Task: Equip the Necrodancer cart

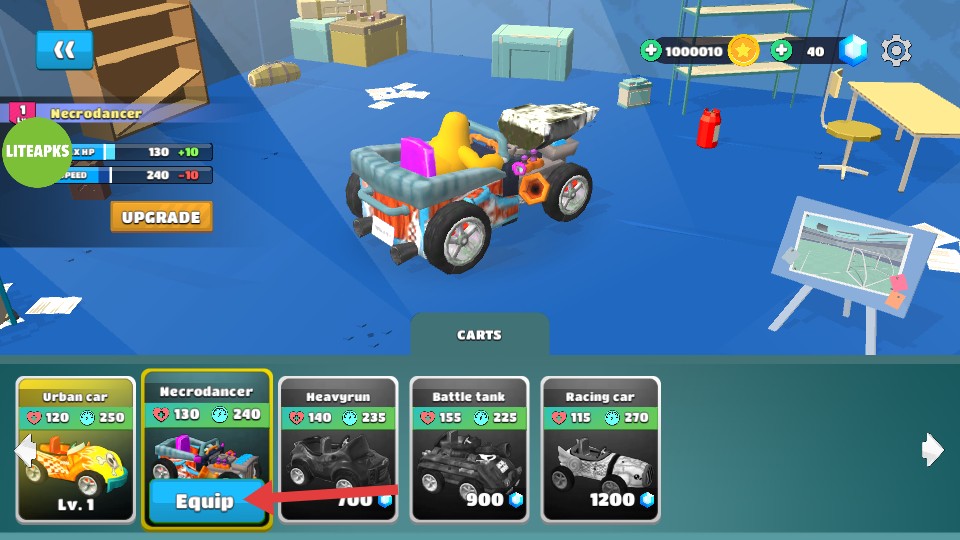Action: point(206,501)
